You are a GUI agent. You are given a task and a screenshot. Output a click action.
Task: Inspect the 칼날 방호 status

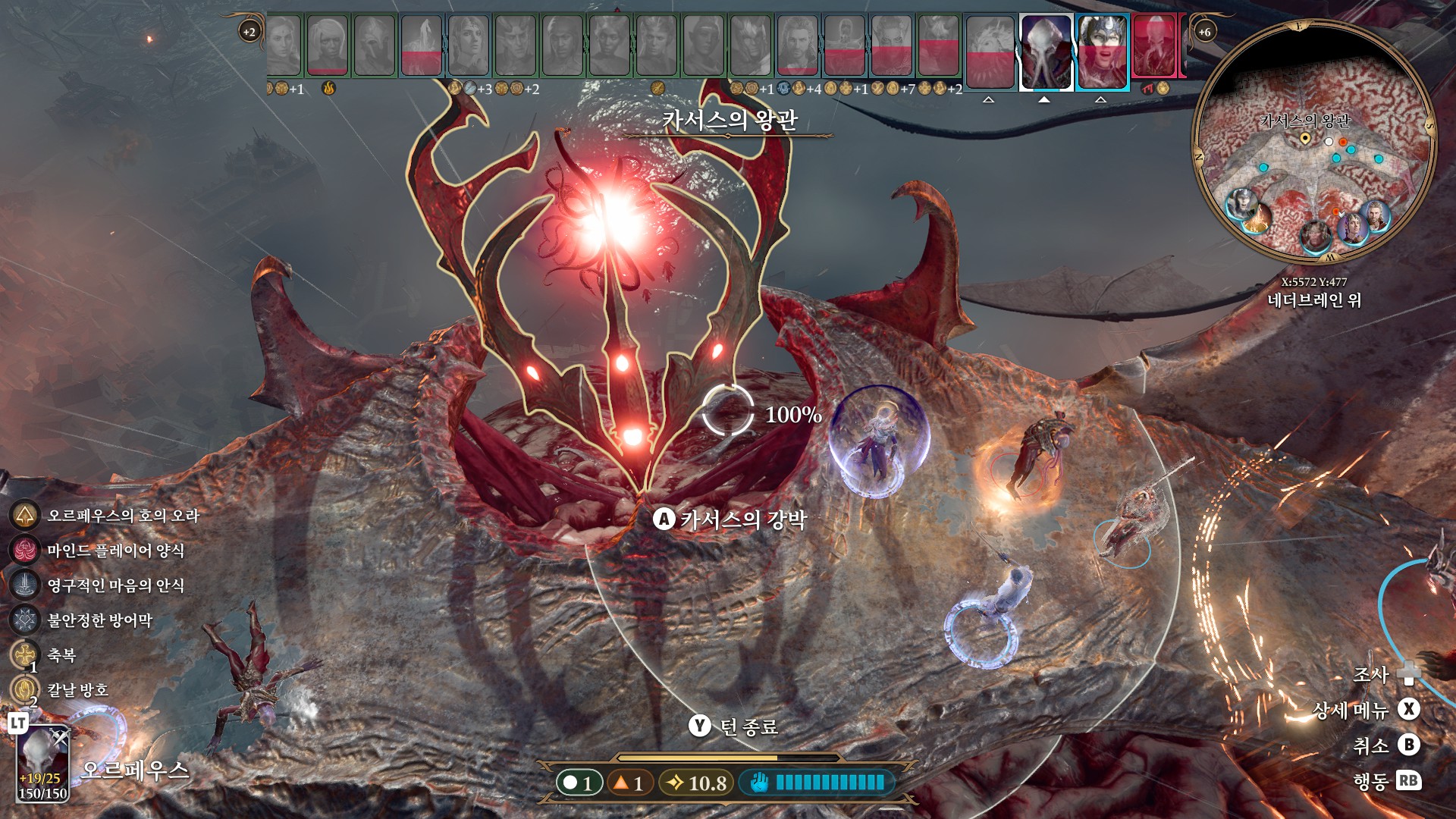click(x=25, y=689)
